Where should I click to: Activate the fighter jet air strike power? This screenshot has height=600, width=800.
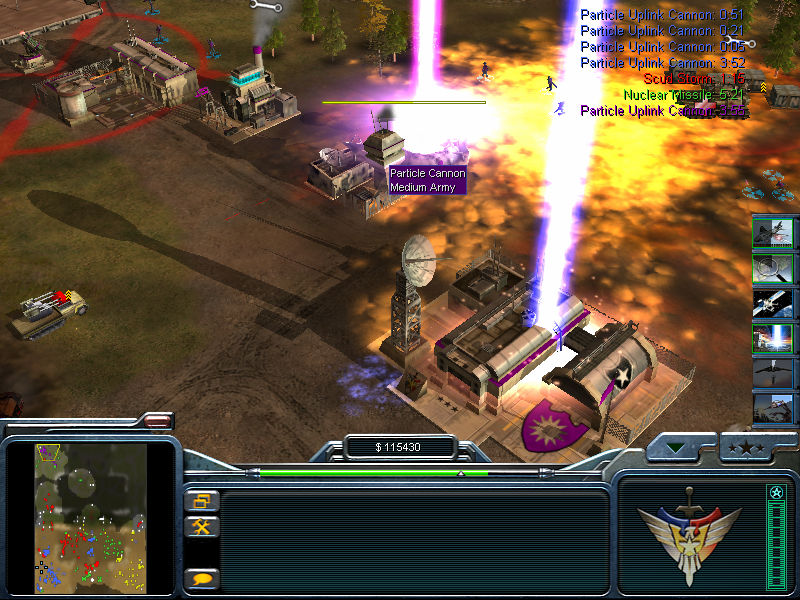pos(773,232)
